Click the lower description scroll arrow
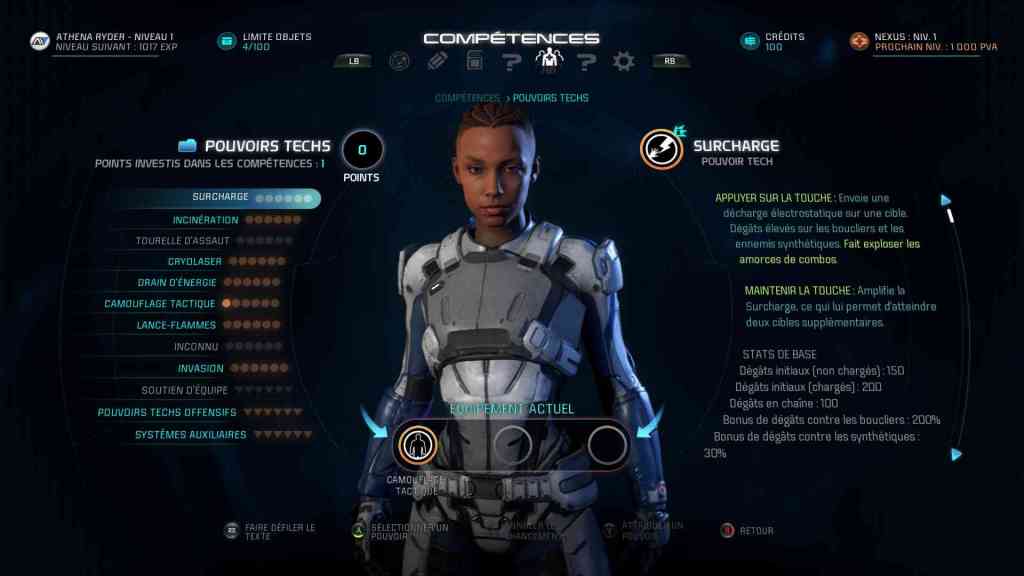This screenshot has height=576, width=1024. (x=956, y=454)
